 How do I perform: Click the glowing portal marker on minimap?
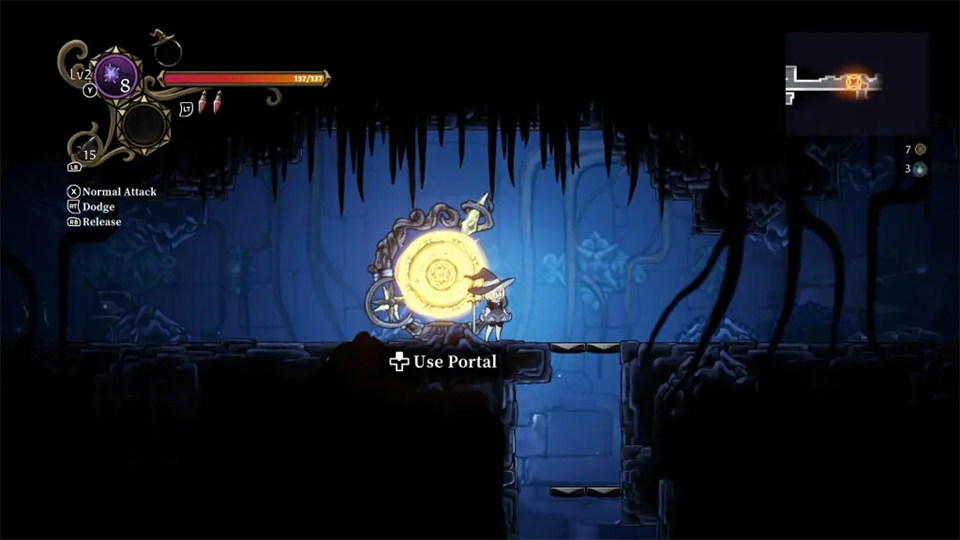tap(856, 81)
